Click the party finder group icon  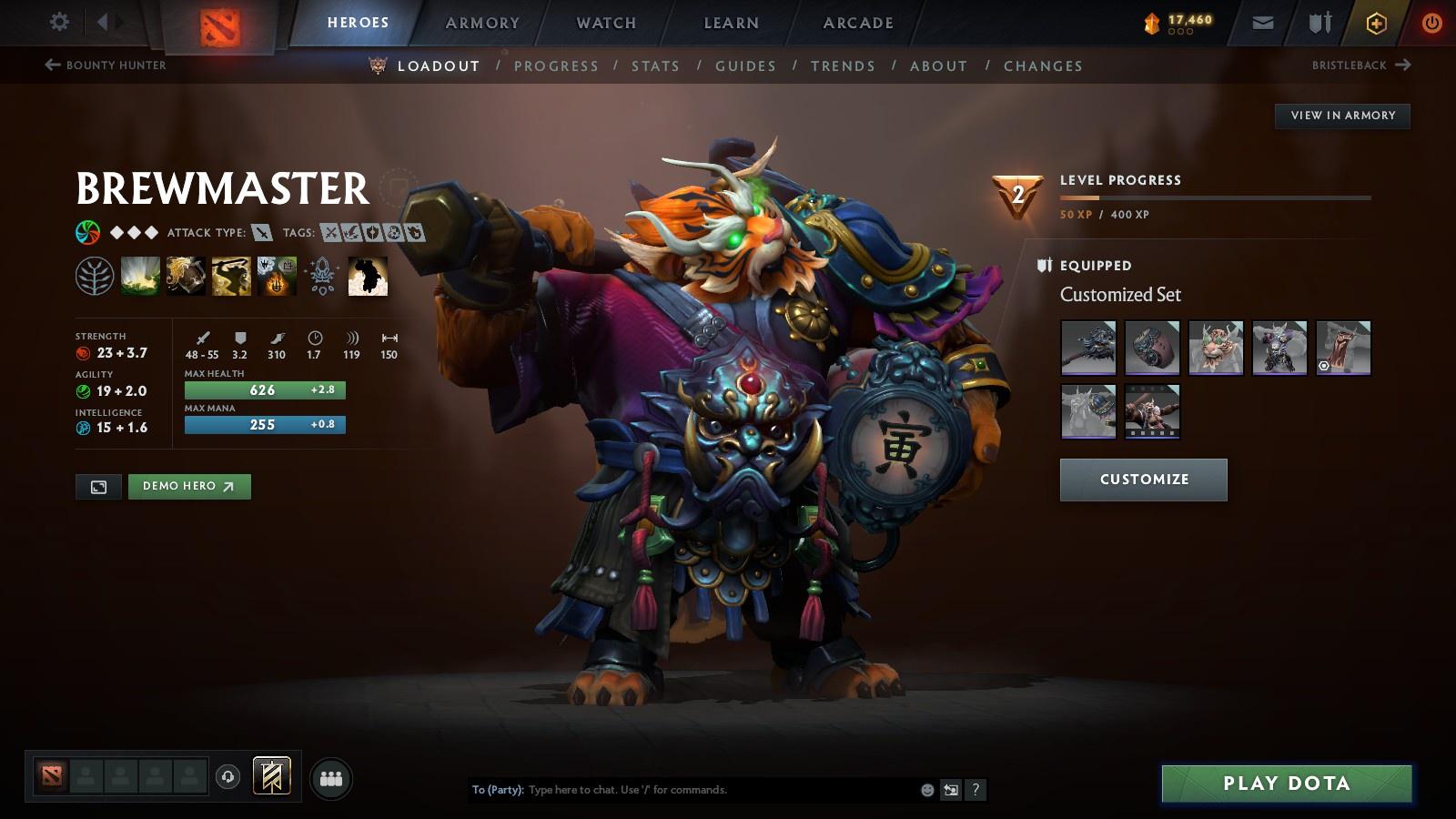(331, 778)
